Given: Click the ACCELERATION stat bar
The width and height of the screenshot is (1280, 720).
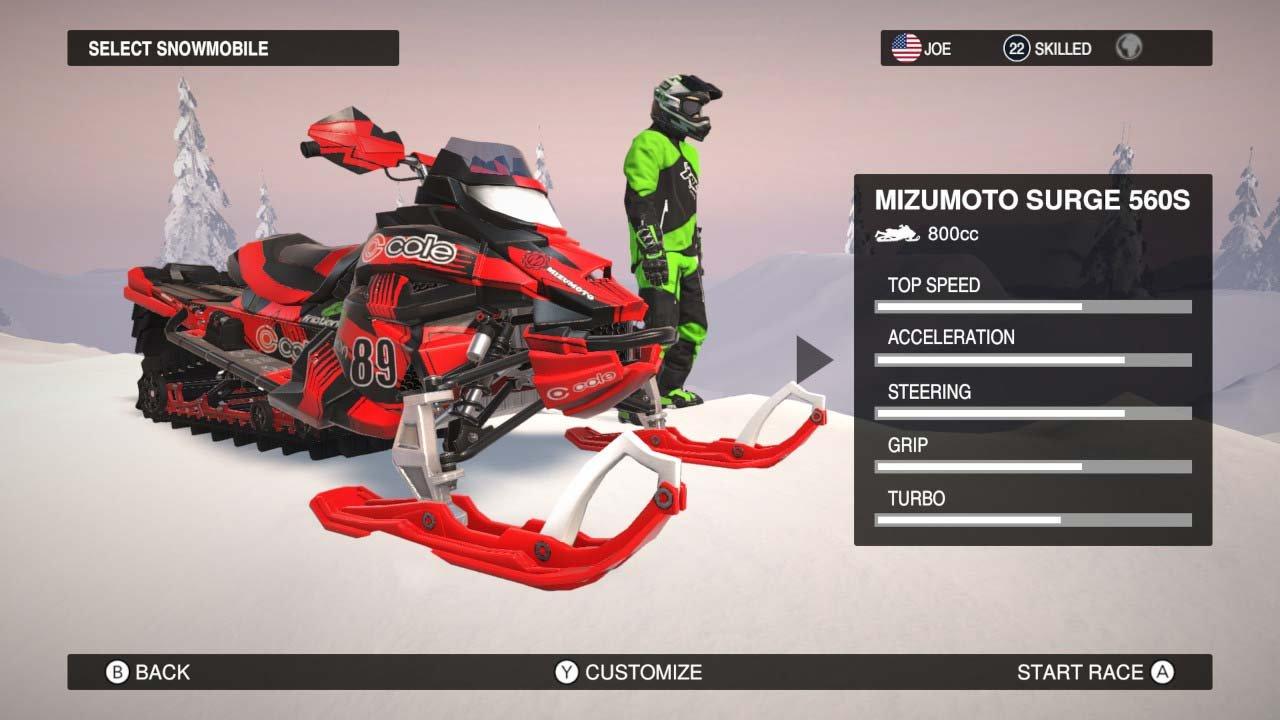Looking at the screenshot, I should [1035, 359].
